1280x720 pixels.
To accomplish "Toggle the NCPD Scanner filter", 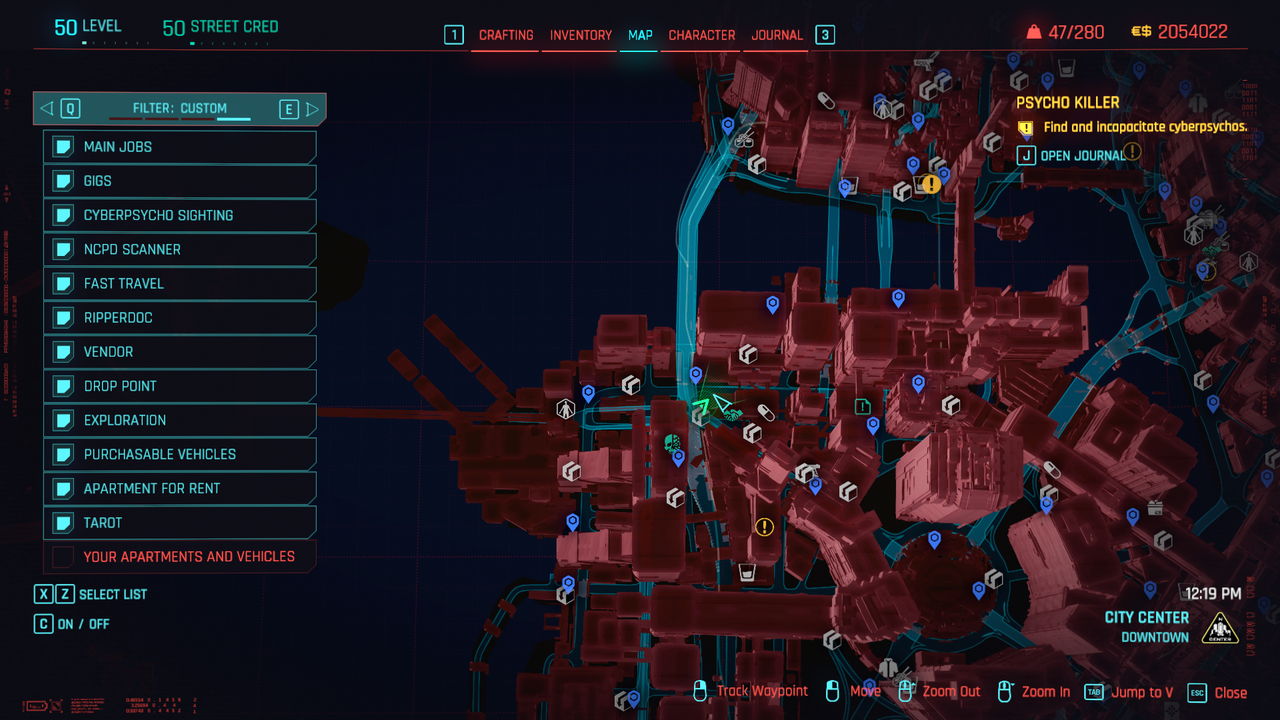I will (180, 249).
